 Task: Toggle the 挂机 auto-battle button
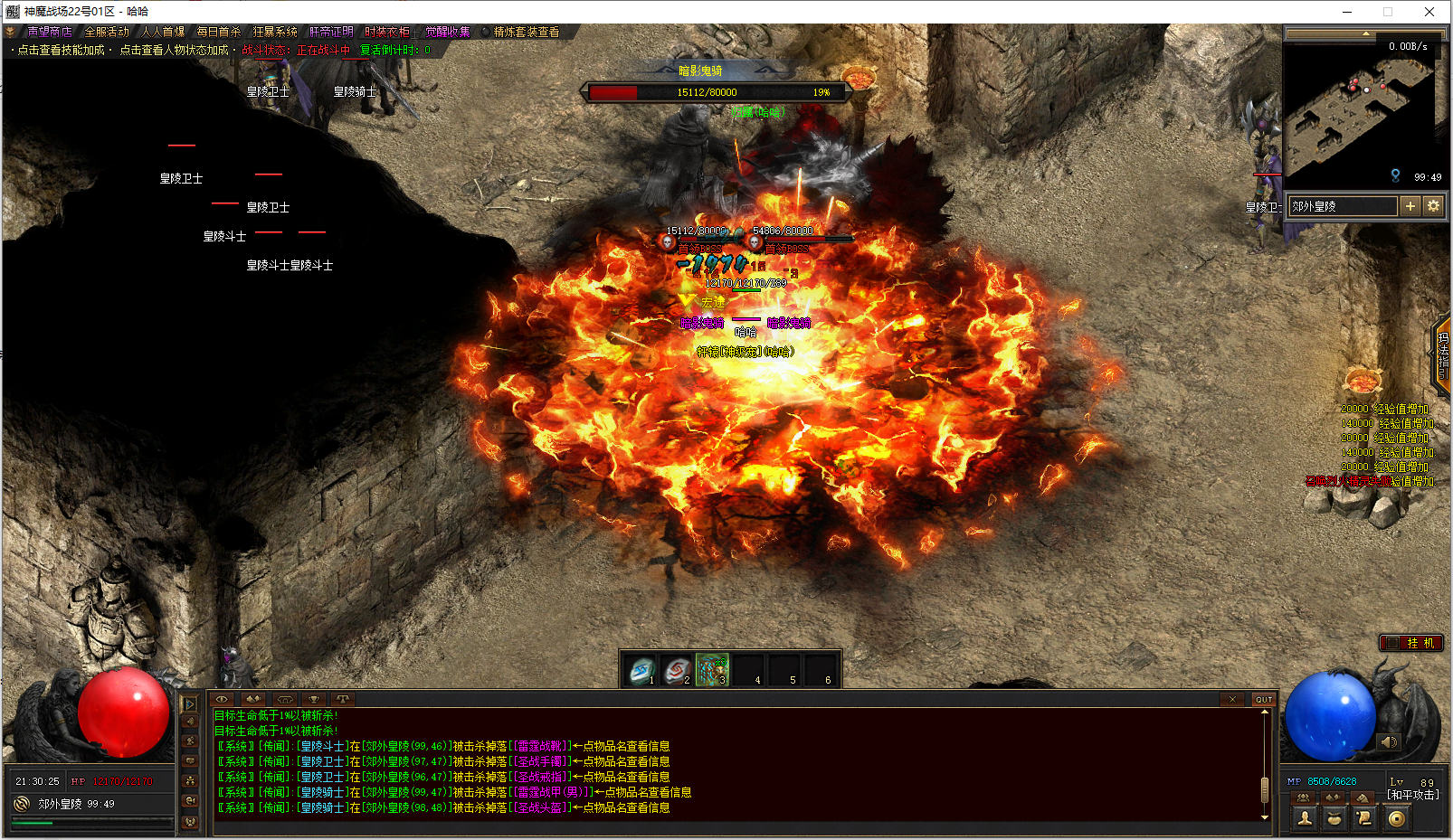click(1410, 643)
